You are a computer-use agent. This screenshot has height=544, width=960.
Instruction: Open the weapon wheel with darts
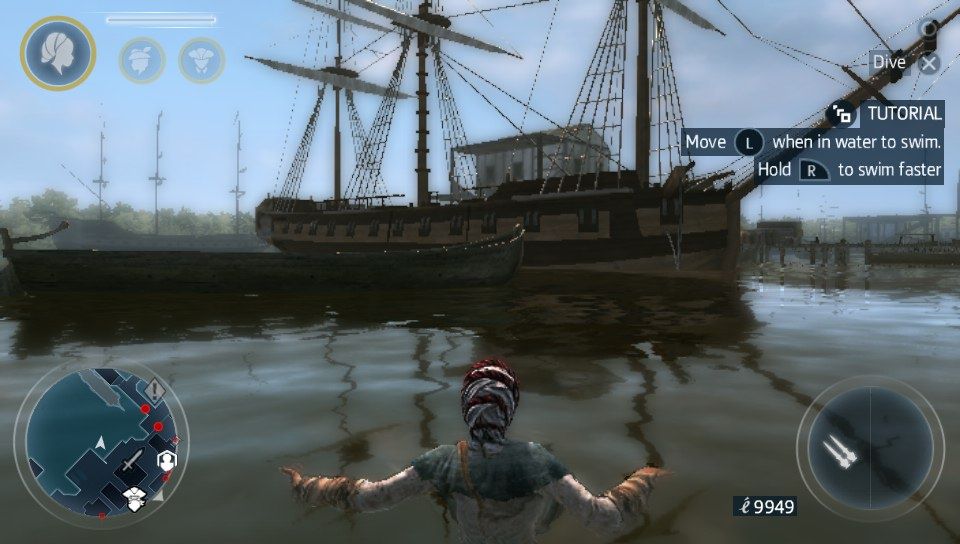point(869,446)
